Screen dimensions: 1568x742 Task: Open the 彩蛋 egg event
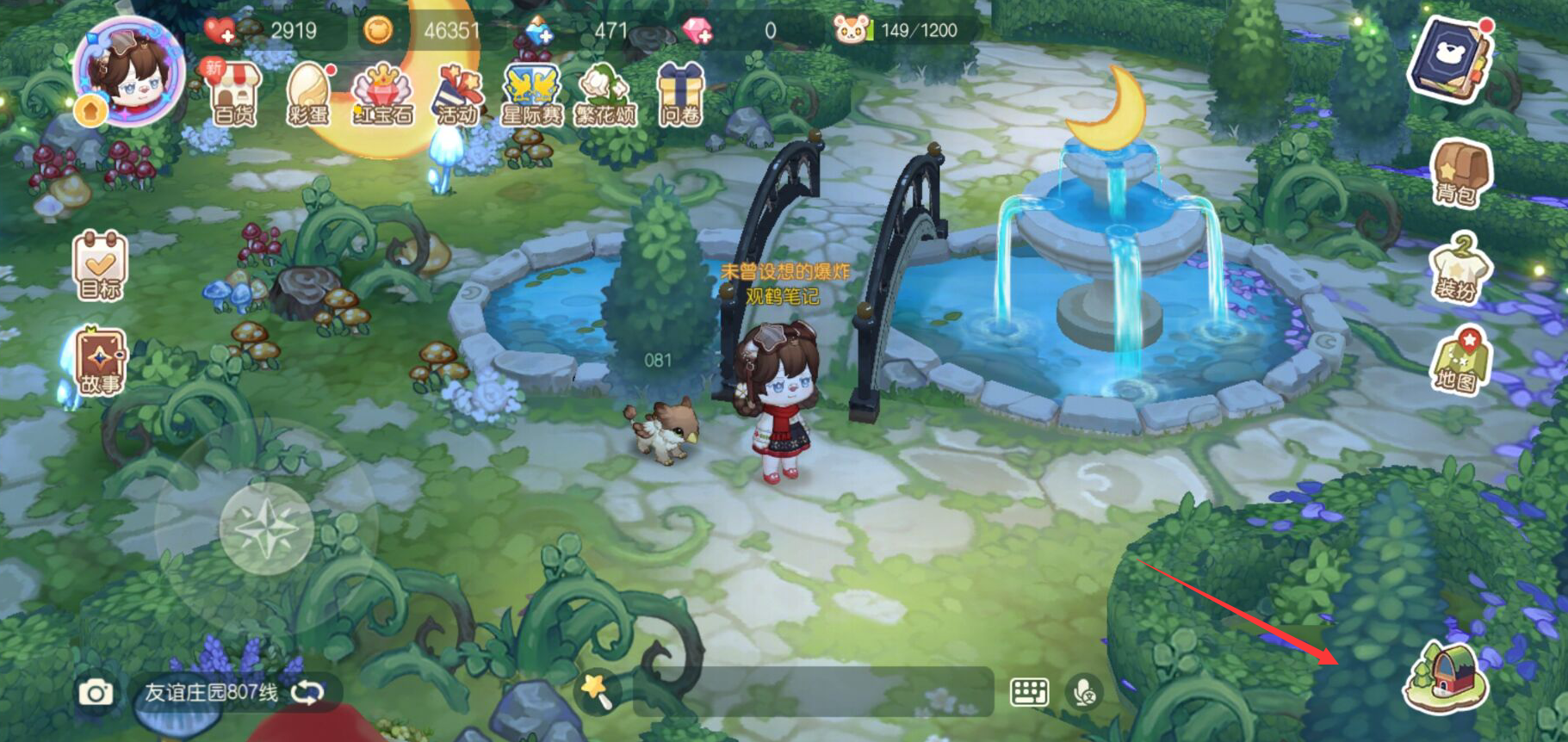click(307, 96)
